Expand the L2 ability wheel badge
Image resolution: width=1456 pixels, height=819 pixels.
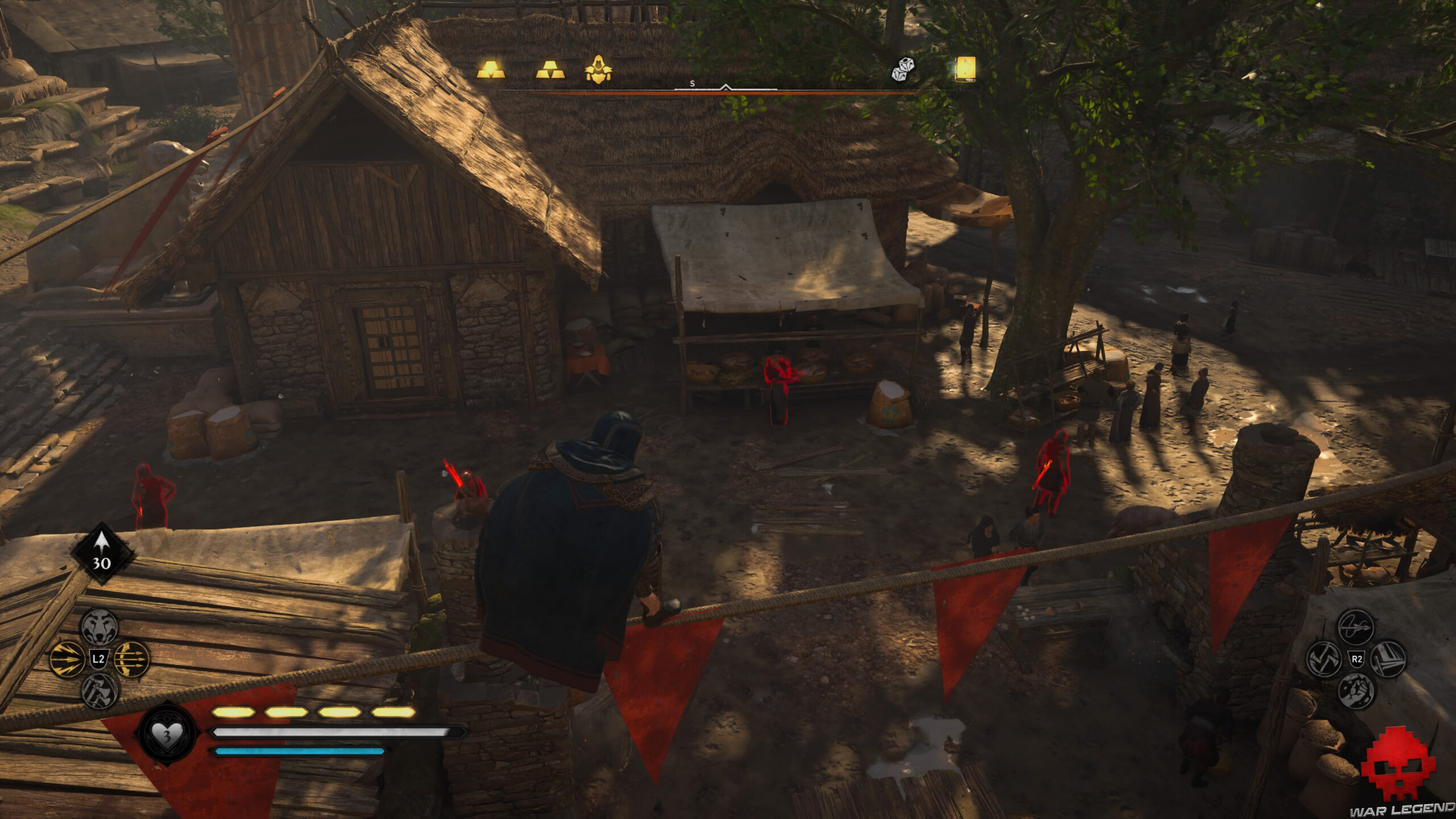point(98,659)
